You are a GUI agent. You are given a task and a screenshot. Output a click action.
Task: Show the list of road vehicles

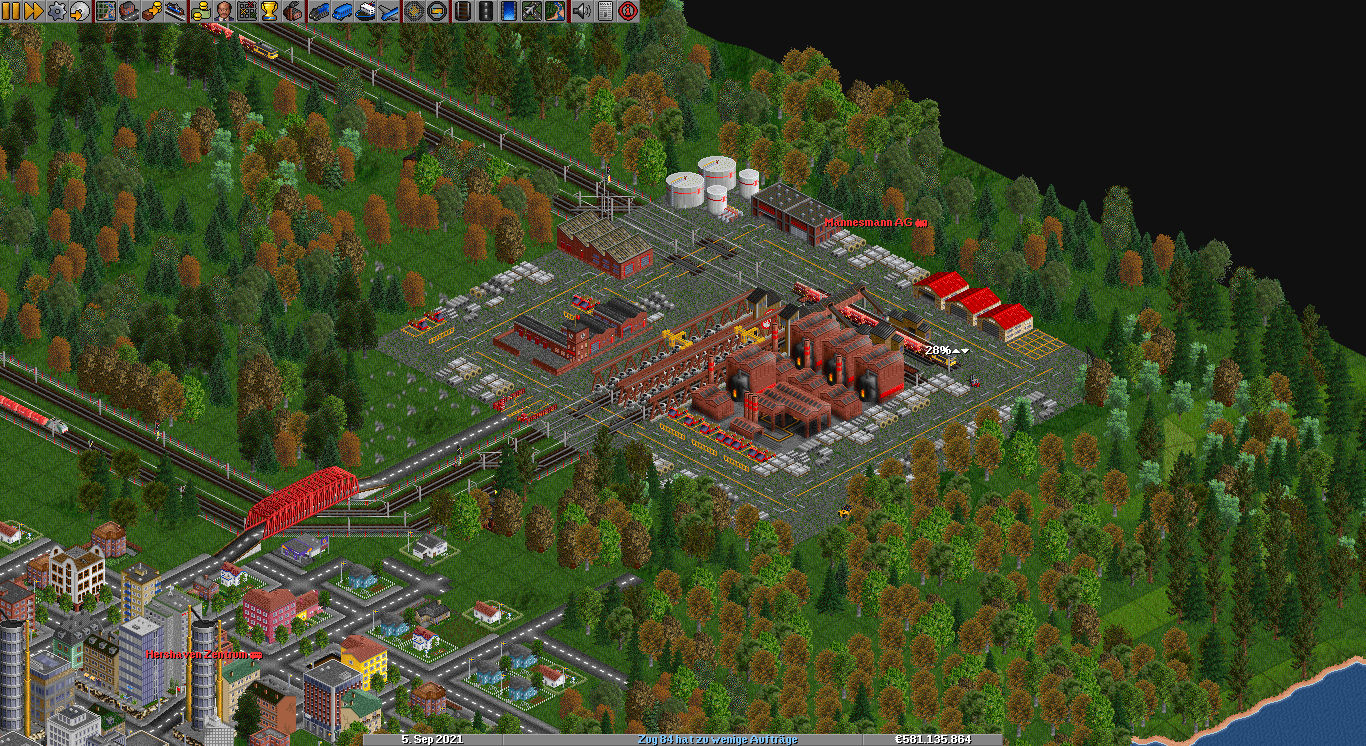(342, 11)
